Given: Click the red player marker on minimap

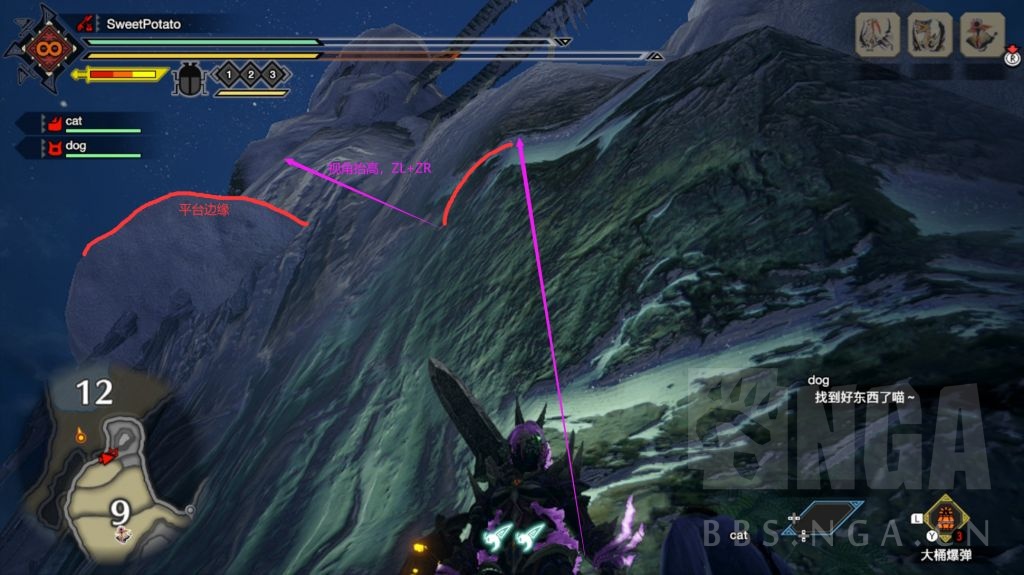Looking at the screenshot, I should 105,457.
